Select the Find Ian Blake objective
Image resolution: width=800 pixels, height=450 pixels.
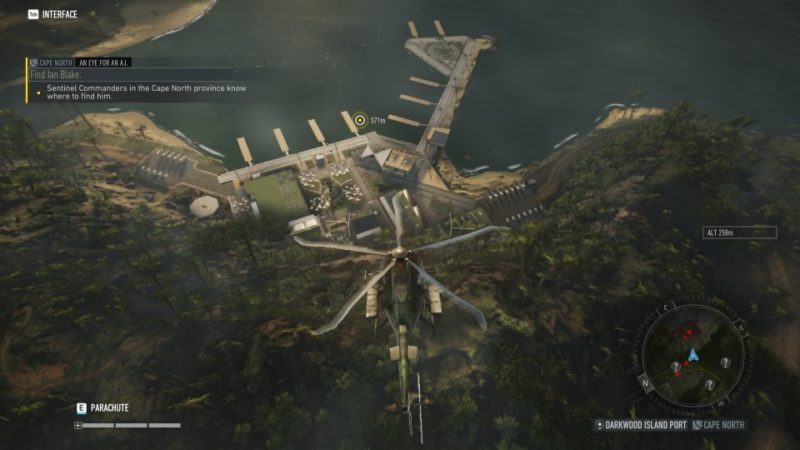pyautogui.click(x=59, y=75)
